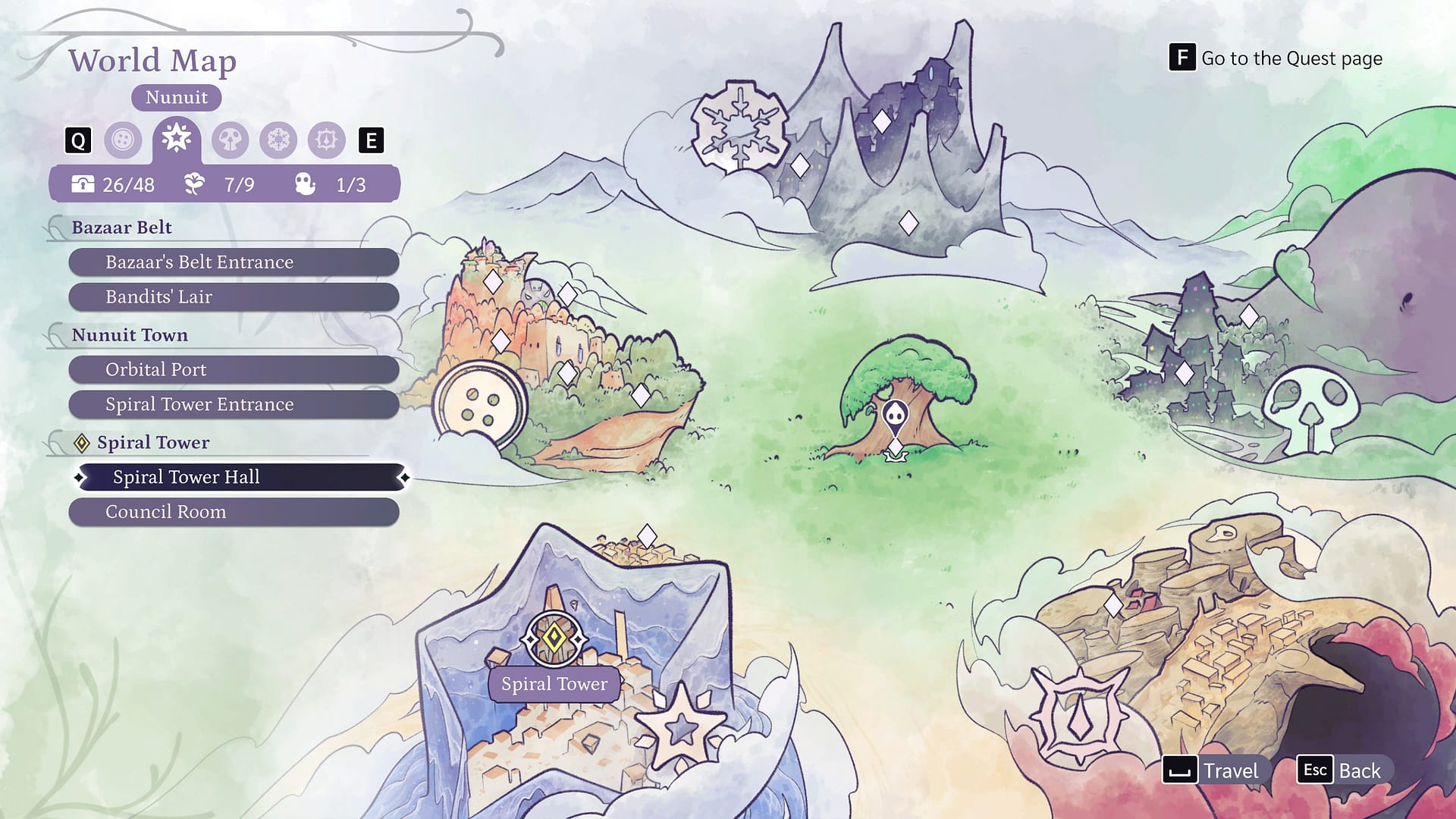Switch to the button-icon world tab
1456x819 pixels.
pos(123,140)
